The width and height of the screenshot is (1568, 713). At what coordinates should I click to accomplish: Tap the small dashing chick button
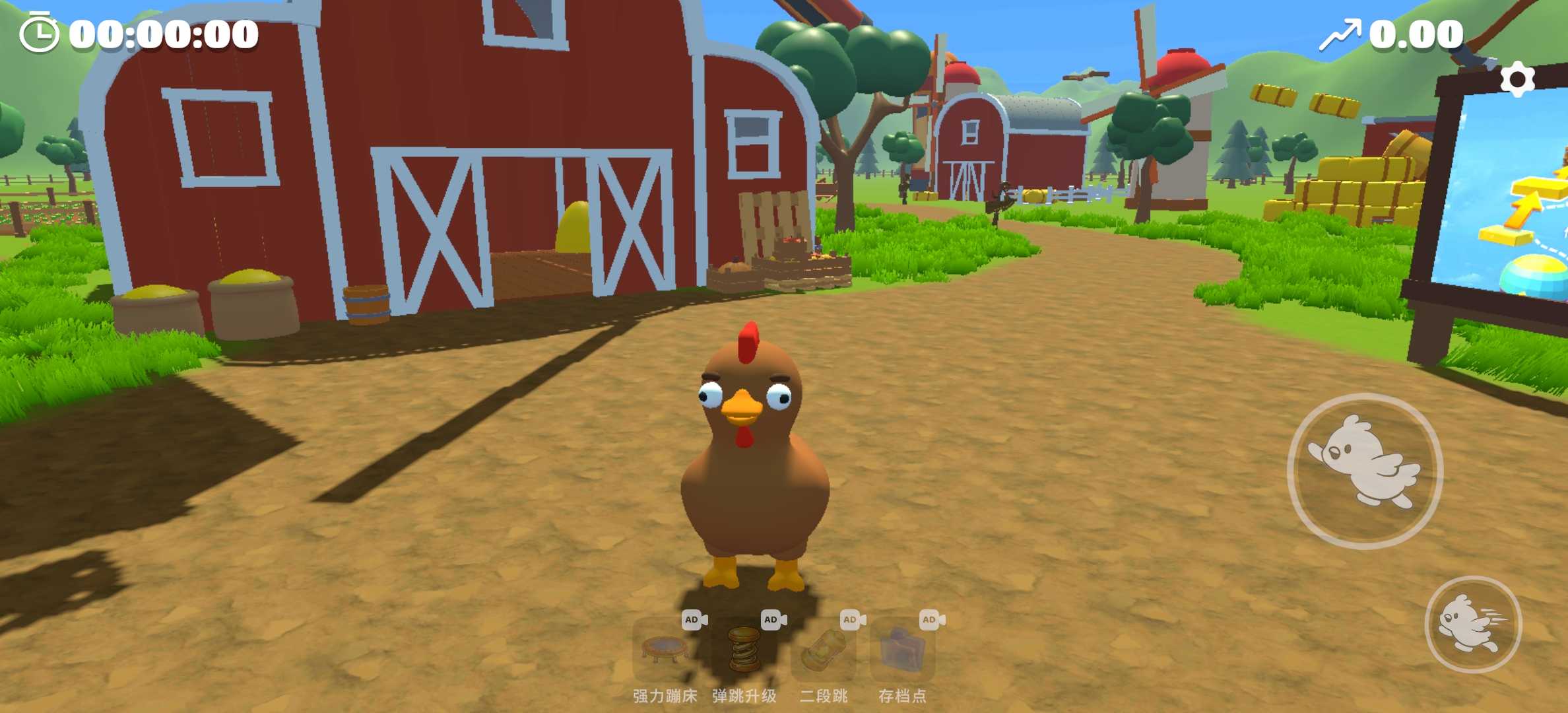[x=1473, y=624]
